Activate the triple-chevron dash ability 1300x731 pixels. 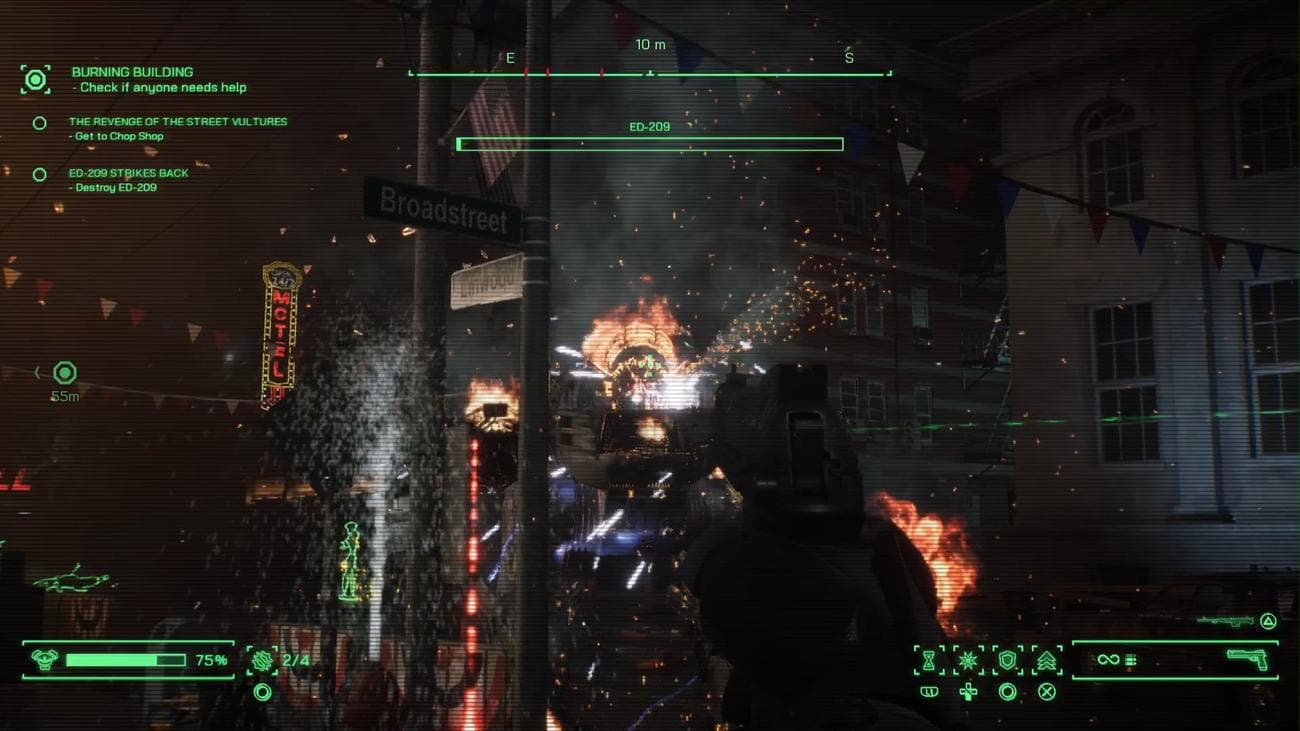click(1047, 660)
